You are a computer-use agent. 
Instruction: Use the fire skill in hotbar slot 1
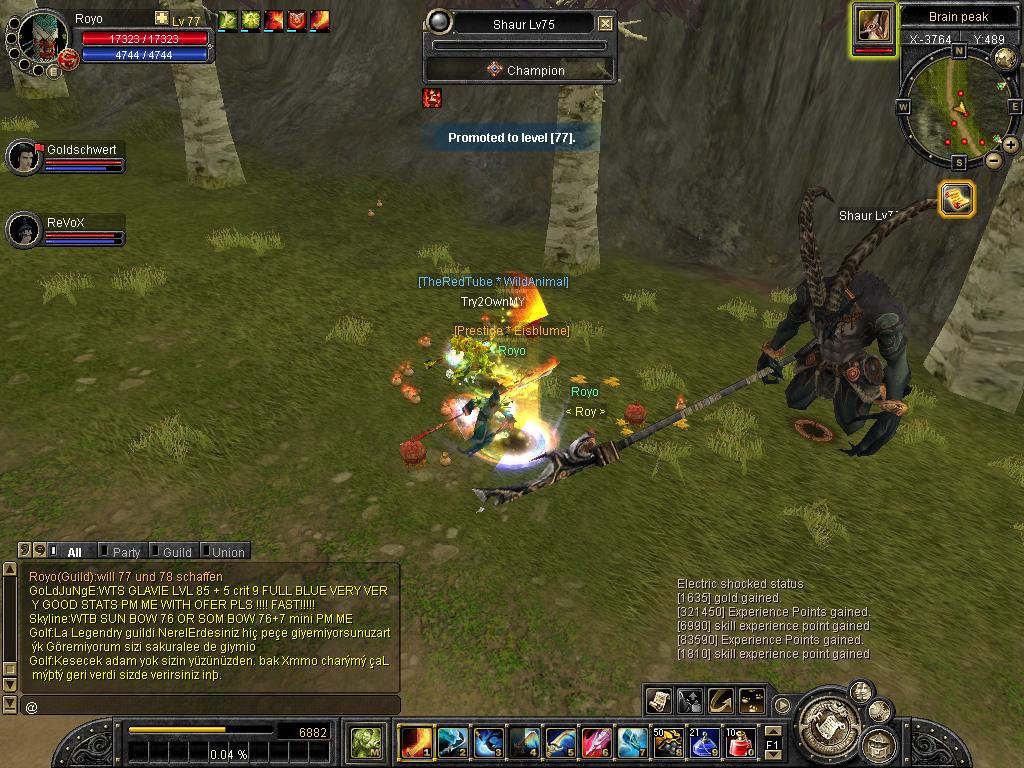coord(415,742)
